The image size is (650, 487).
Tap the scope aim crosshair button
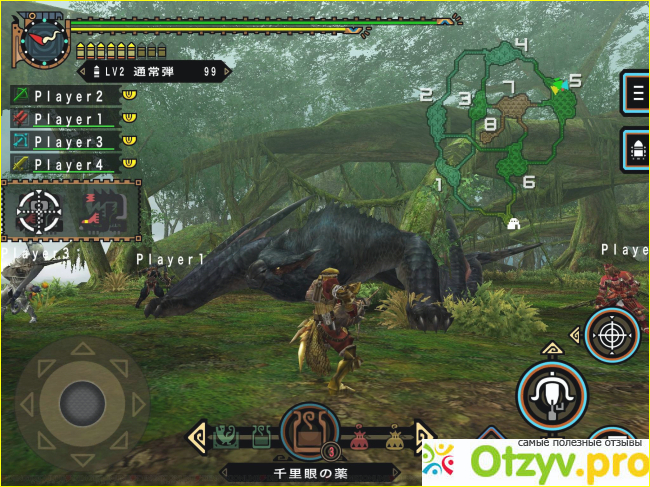(611, 335)
